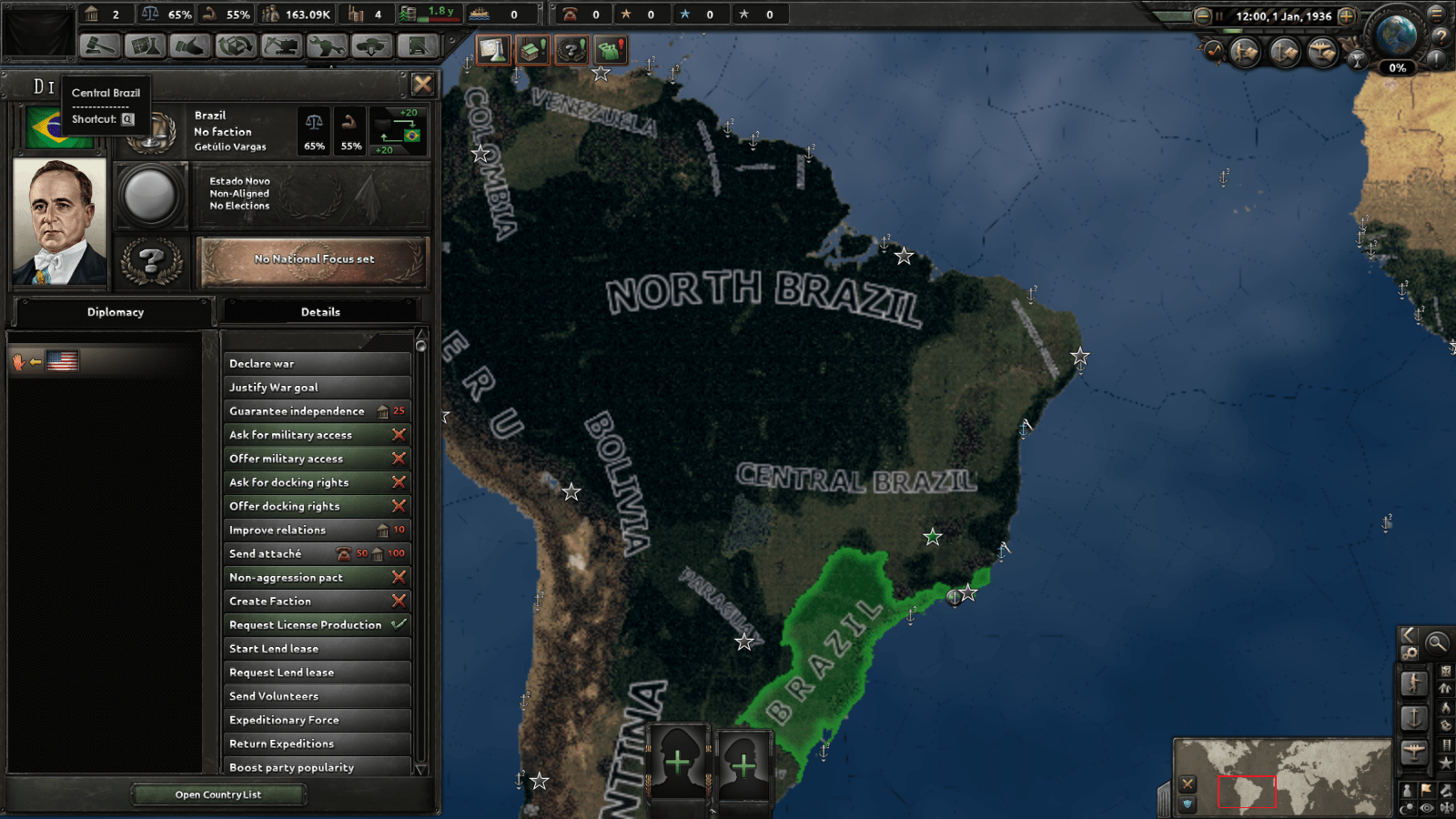Select the army view soldier icon
This screenshot has height=819, width=1456.
[x=1243, y=51]
